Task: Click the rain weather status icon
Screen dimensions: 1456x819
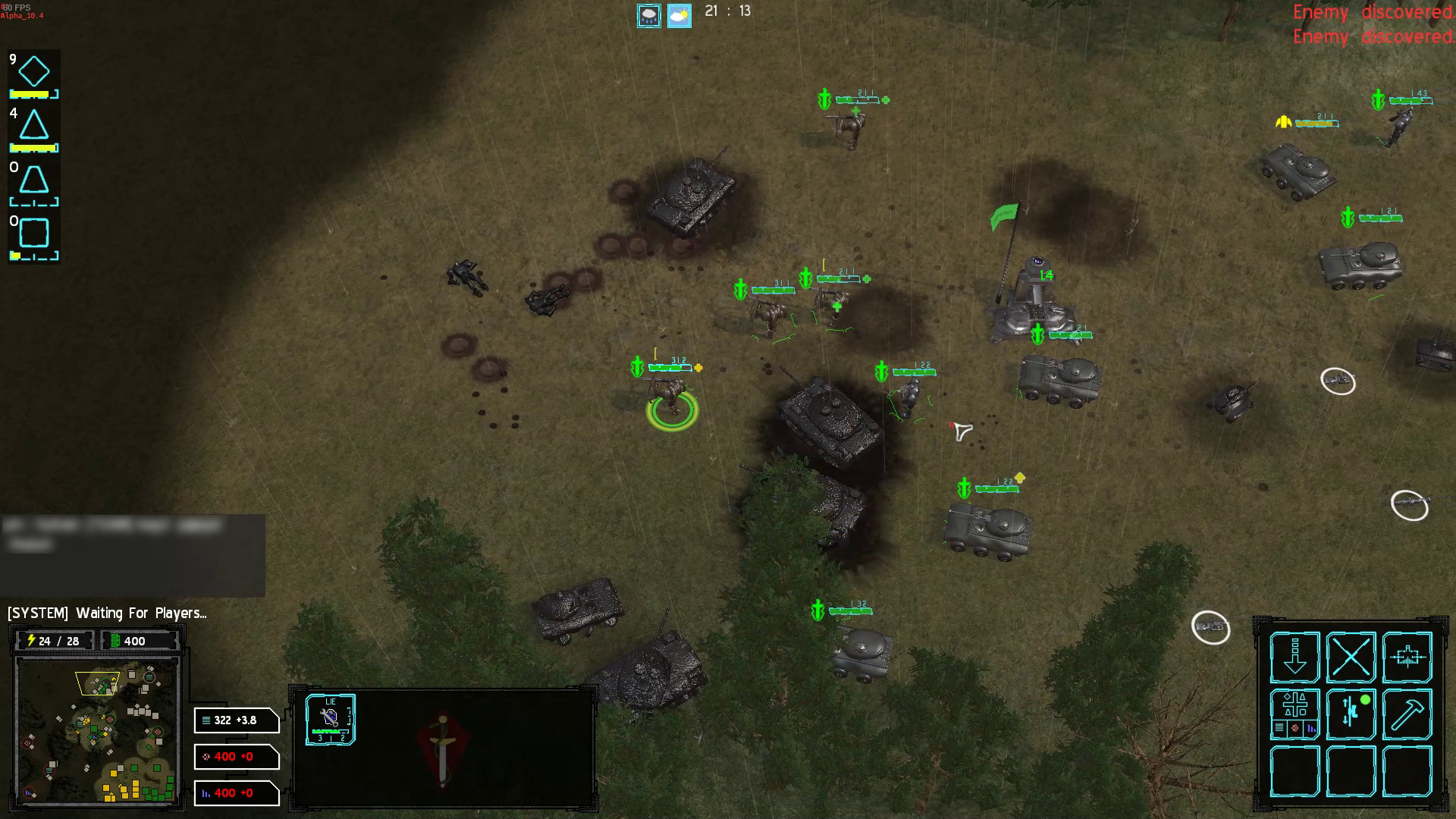Action: pyautogui.click(x=648, y=14)
